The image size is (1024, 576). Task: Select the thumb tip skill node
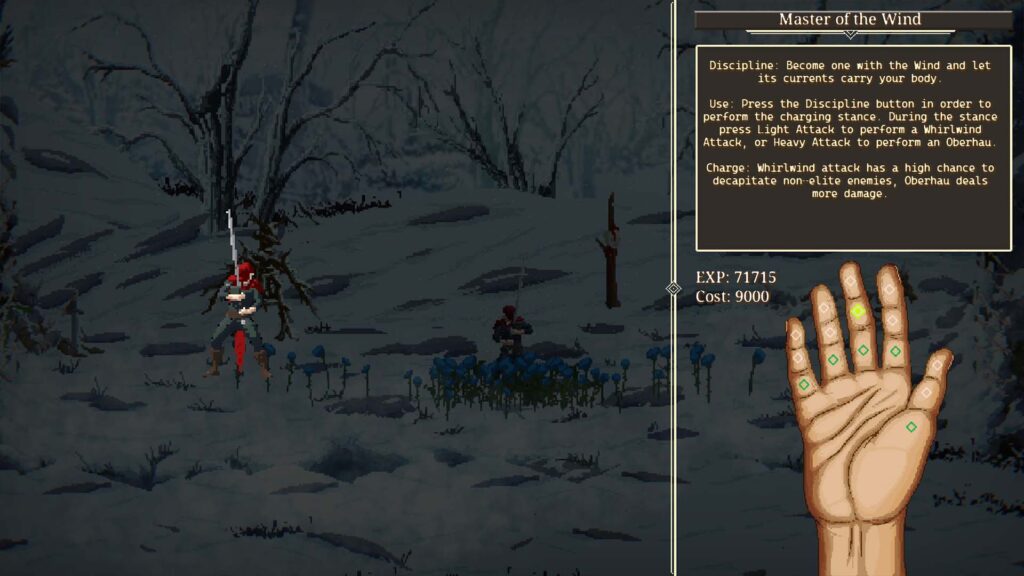[x=935, y=367]
